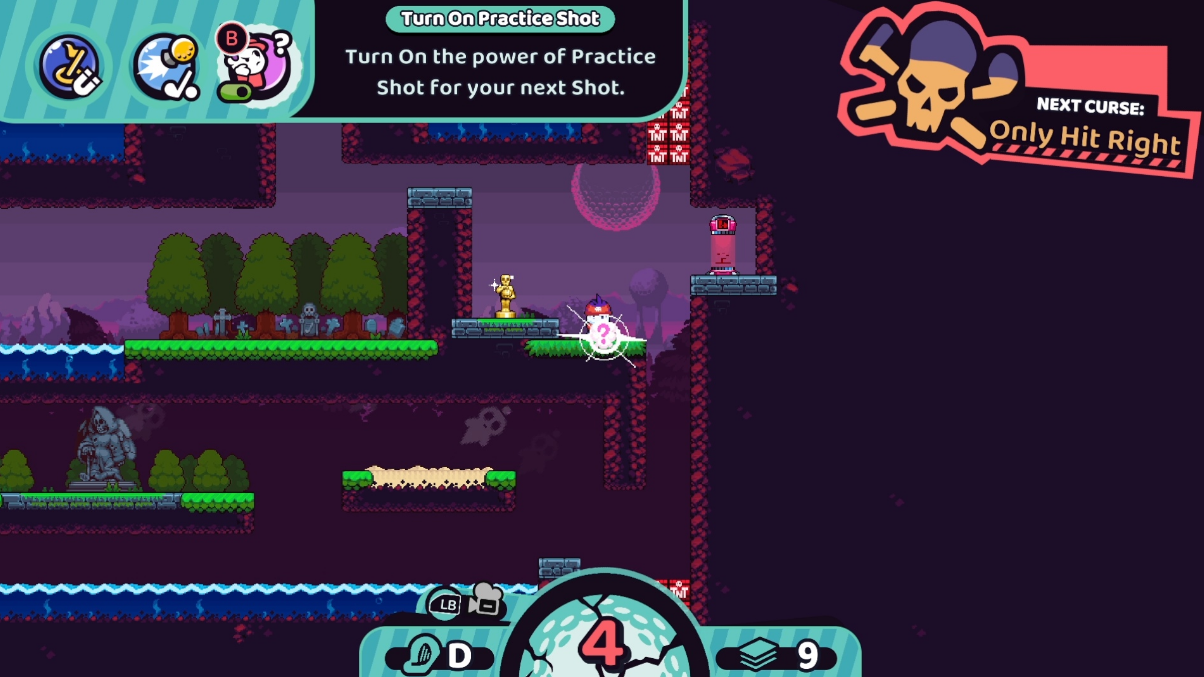Select the driver club indicator
Viewport: 1204px width, 677px height.
click(438, 655)
